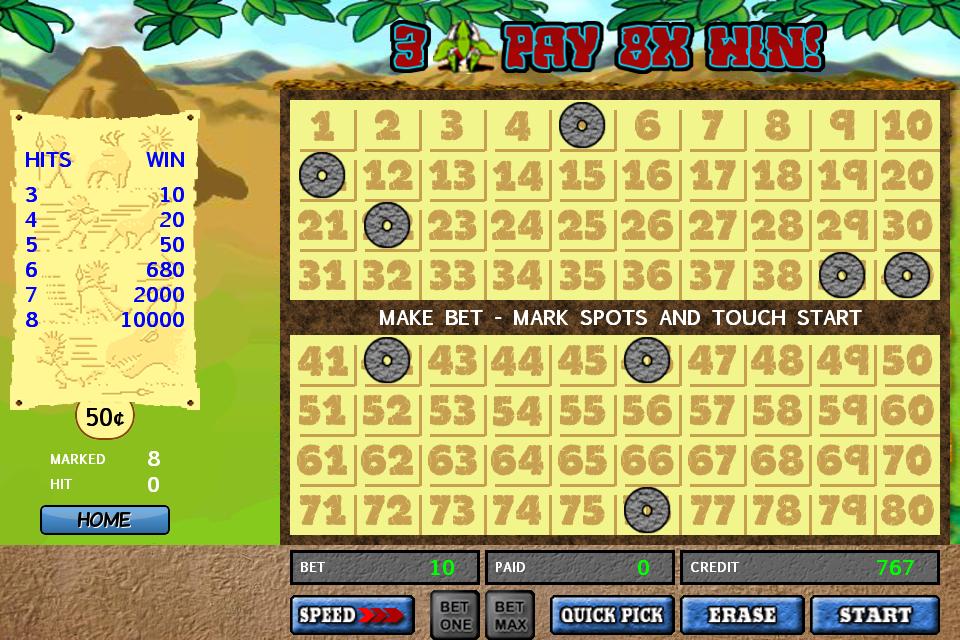Select number 10 on the keno board

coord(907,126)
